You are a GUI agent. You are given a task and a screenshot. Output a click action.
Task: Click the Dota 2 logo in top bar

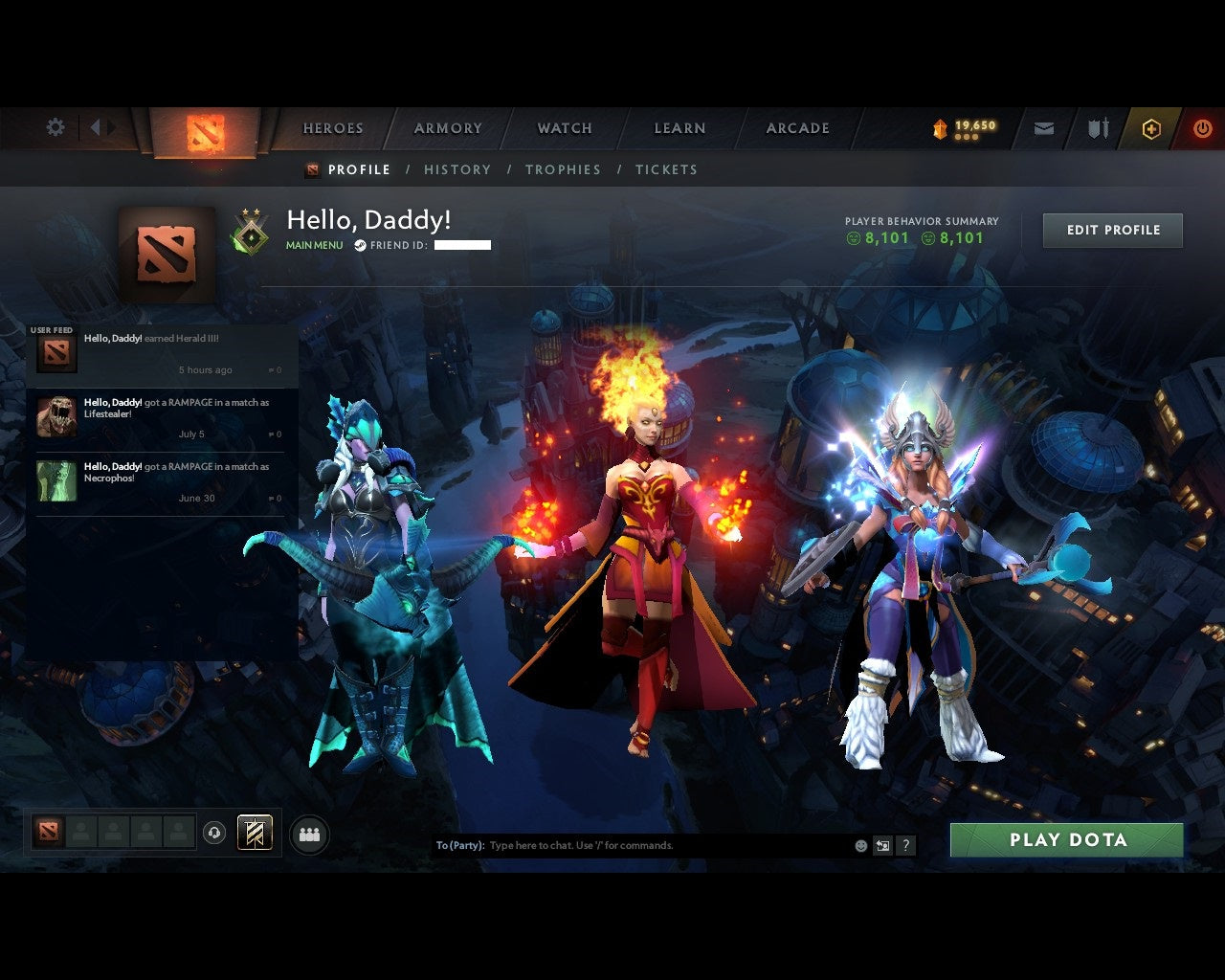(x=204, y=134)
